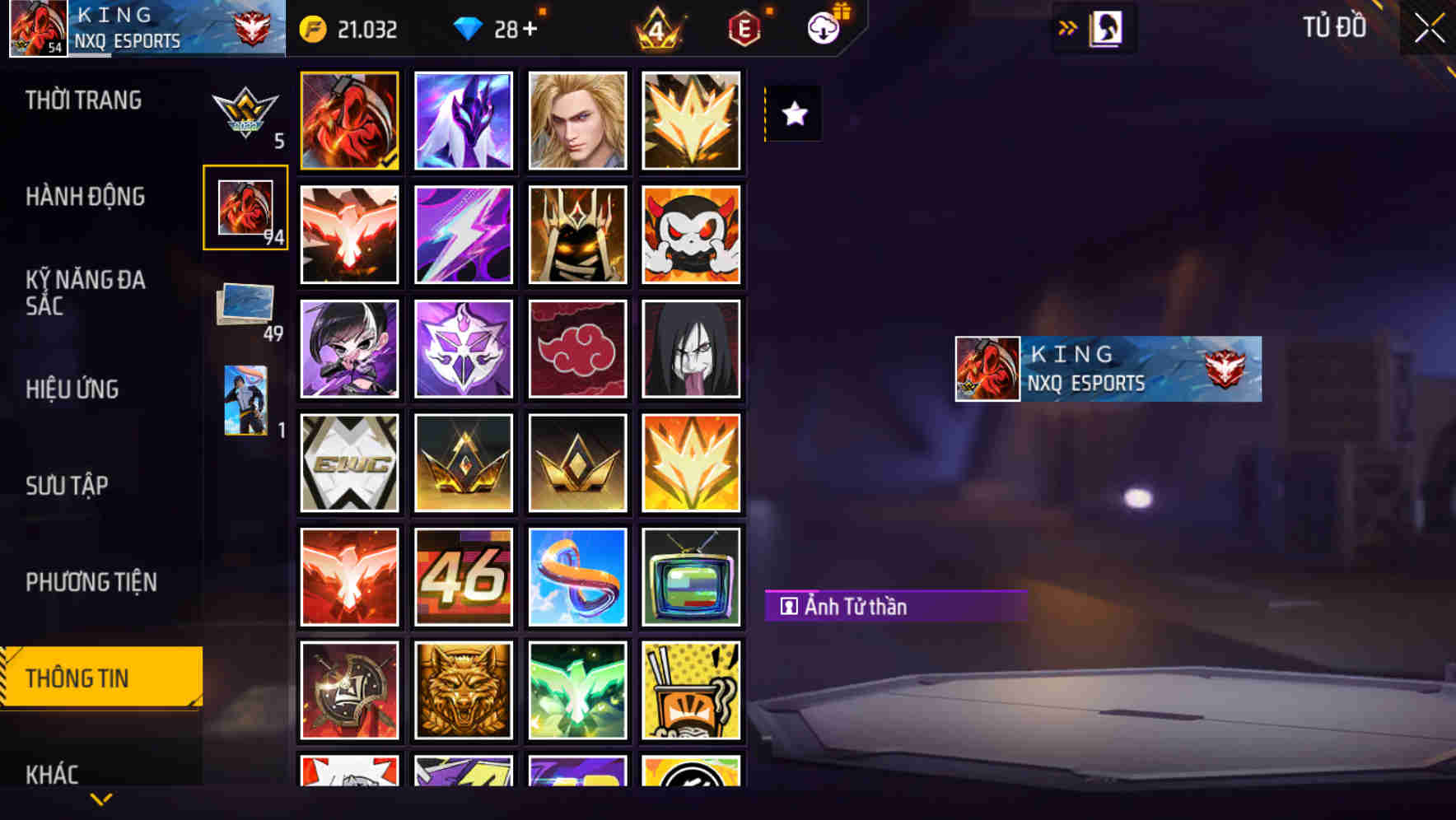1456x820 pixels.
Task: Open the cloud download gift icon
Action: click(823, 28)
